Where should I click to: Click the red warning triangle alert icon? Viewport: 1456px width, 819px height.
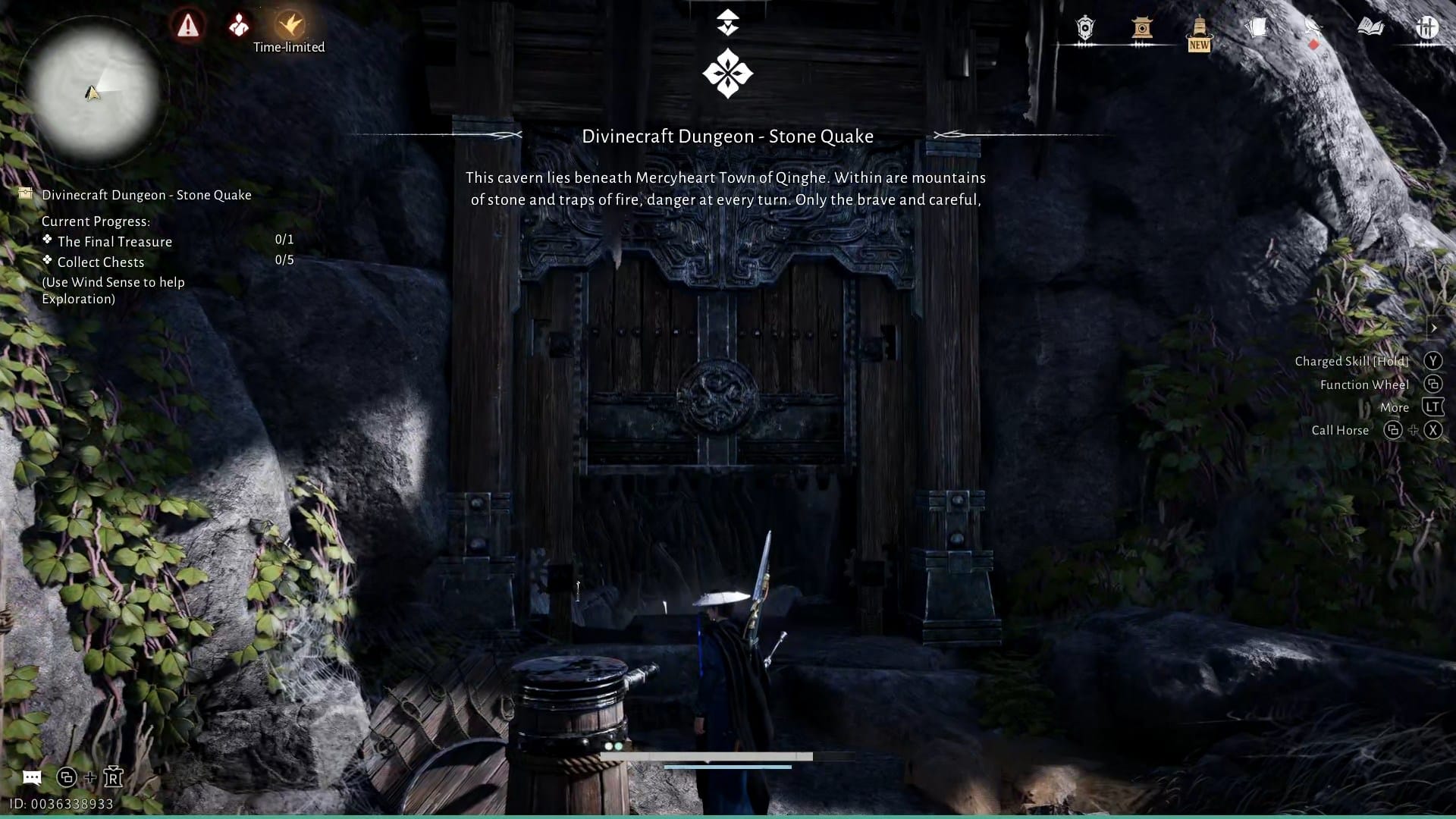(x=188, y=26)
